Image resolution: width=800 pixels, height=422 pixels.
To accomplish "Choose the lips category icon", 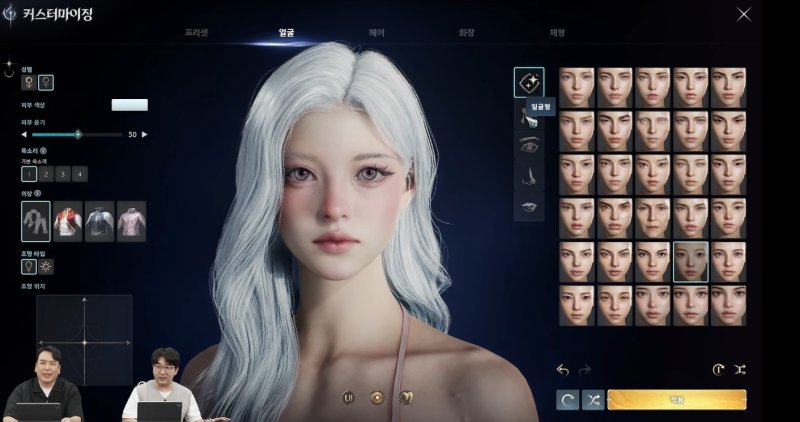I will point(529,207).
